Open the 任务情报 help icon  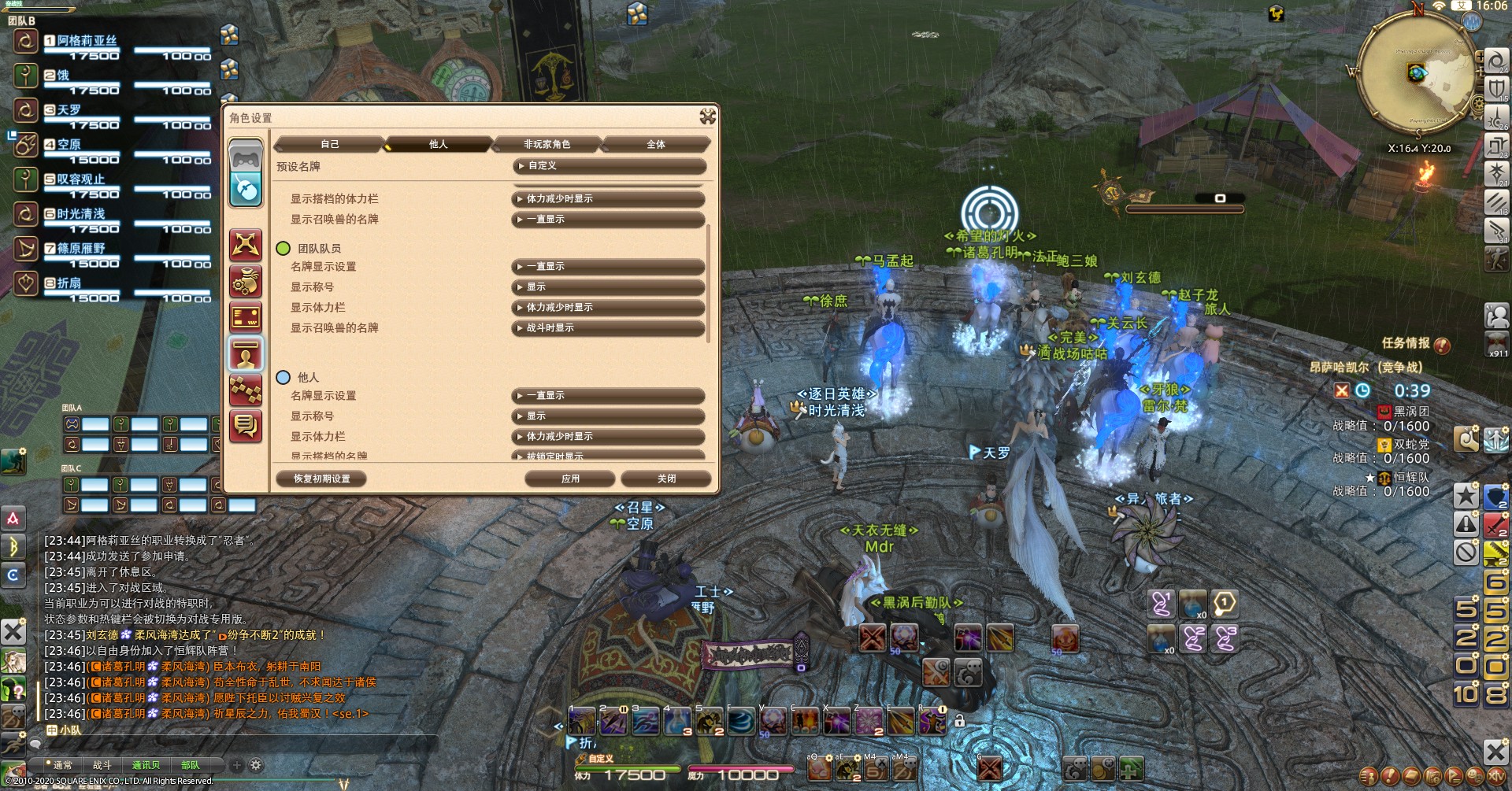(1442, 345)
